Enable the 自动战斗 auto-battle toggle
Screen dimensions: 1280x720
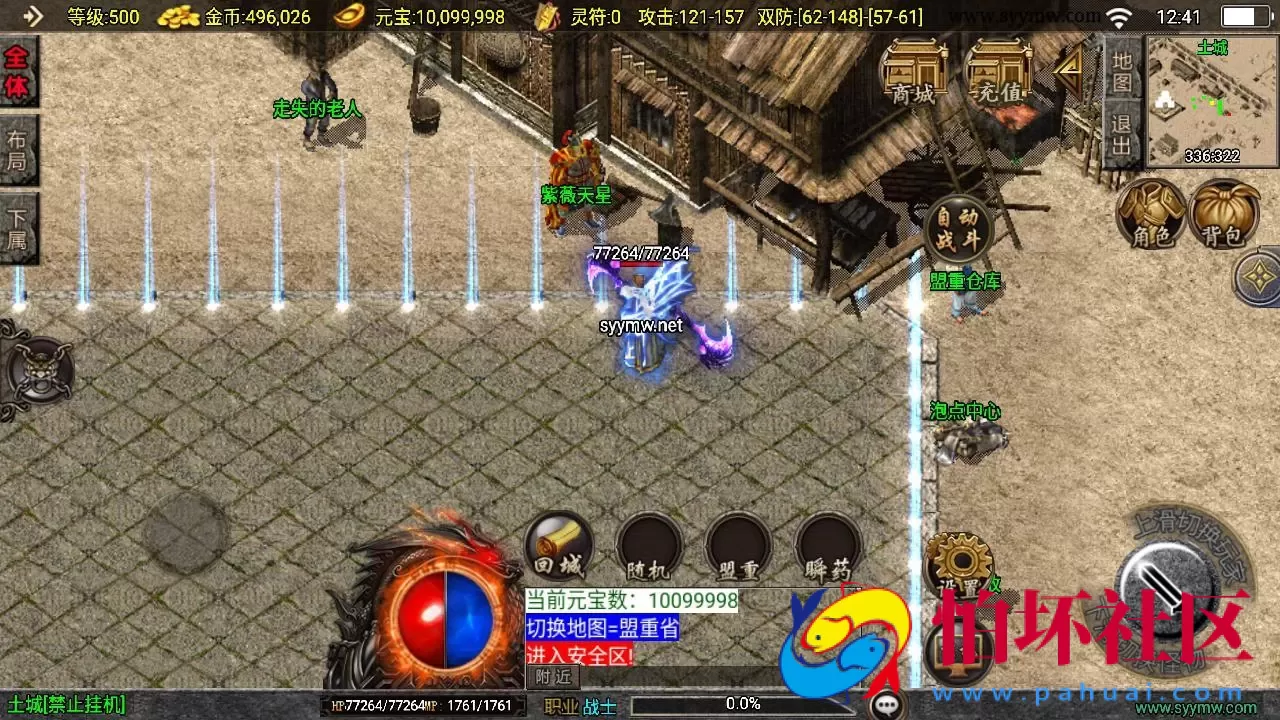(x=958, y=228)
